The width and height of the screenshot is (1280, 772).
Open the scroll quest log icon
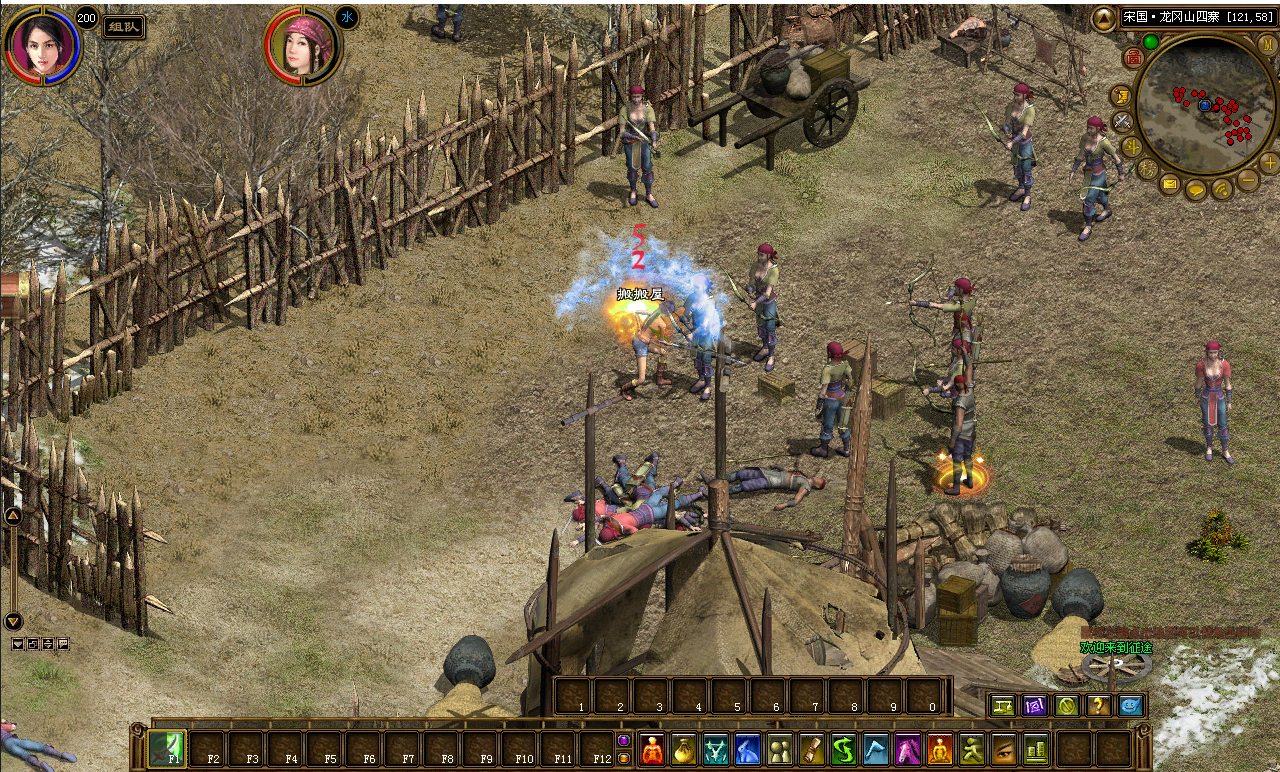point(812,749)
